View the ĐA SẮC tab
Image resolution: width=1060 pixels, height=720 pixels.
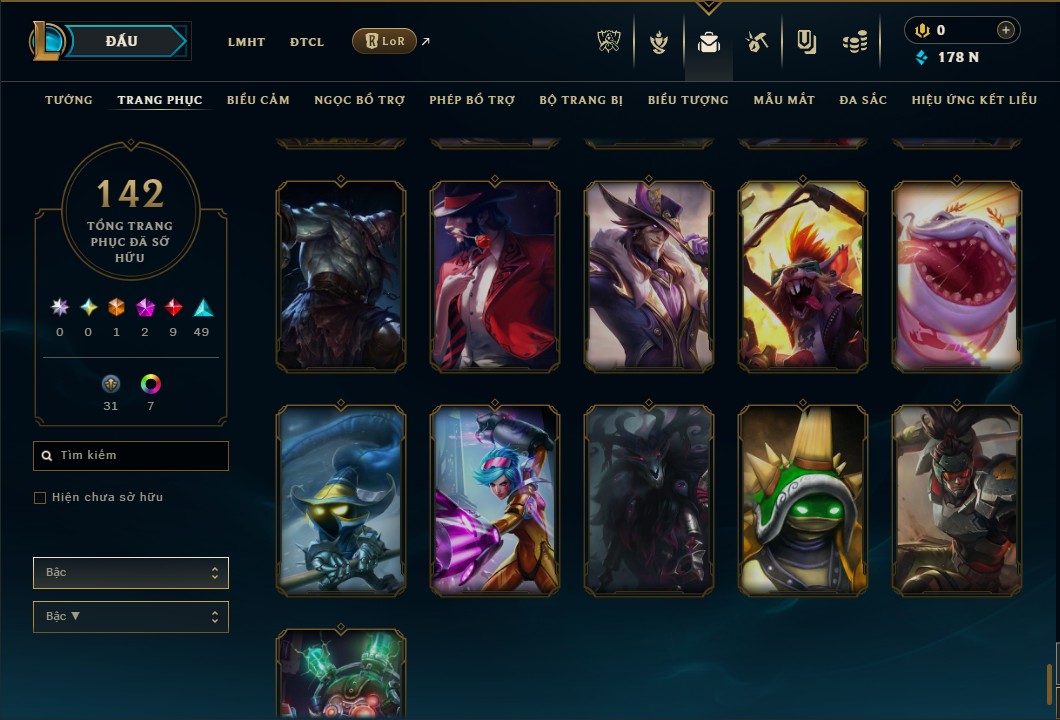(863, 100)
